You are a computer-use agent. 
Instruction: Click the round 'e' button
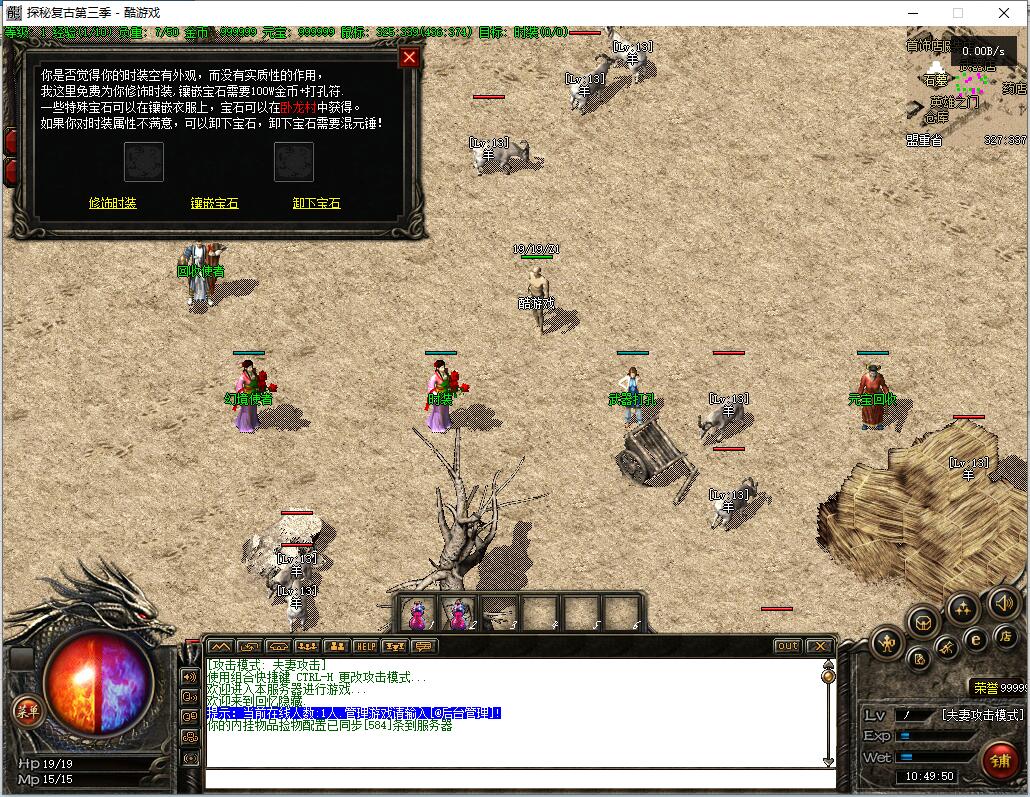click(x=975, y=639)
